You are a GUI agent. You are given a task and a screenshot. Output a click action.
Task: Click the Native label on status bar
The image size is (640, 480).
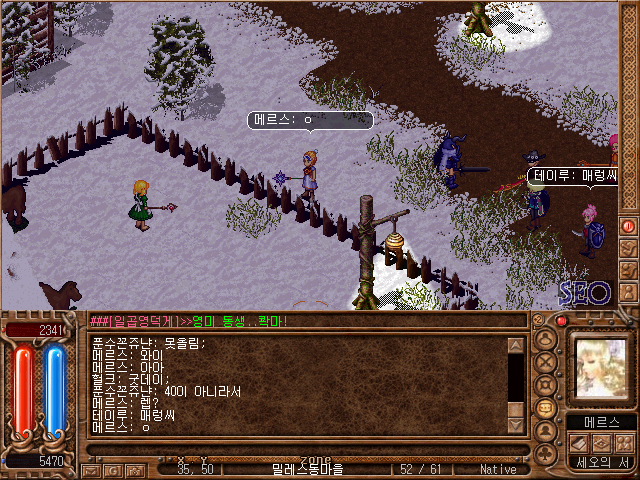[498, 469]
